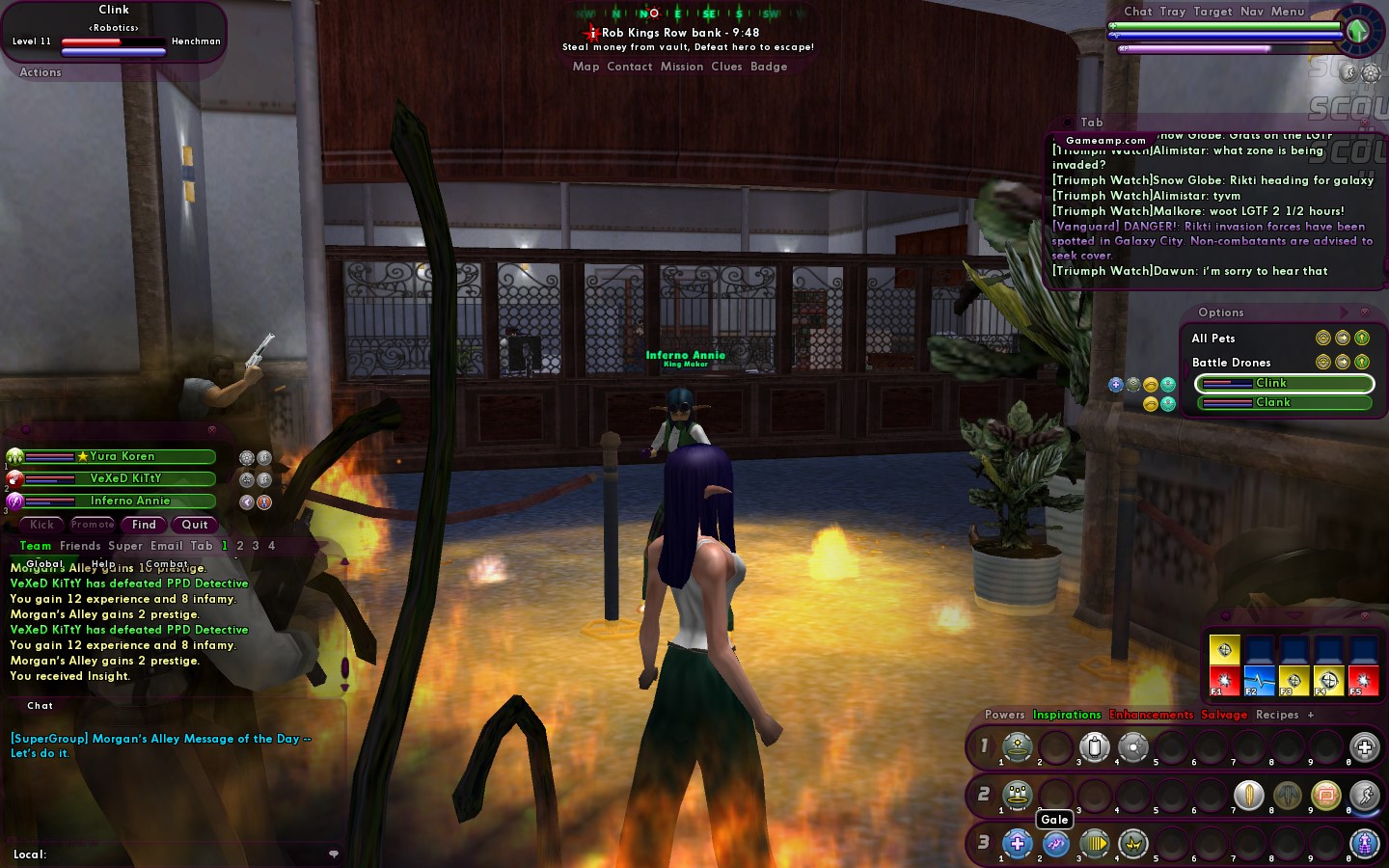Screen dimensions: 1389x868
Task: Open the Nav window
Action: 1252,12
